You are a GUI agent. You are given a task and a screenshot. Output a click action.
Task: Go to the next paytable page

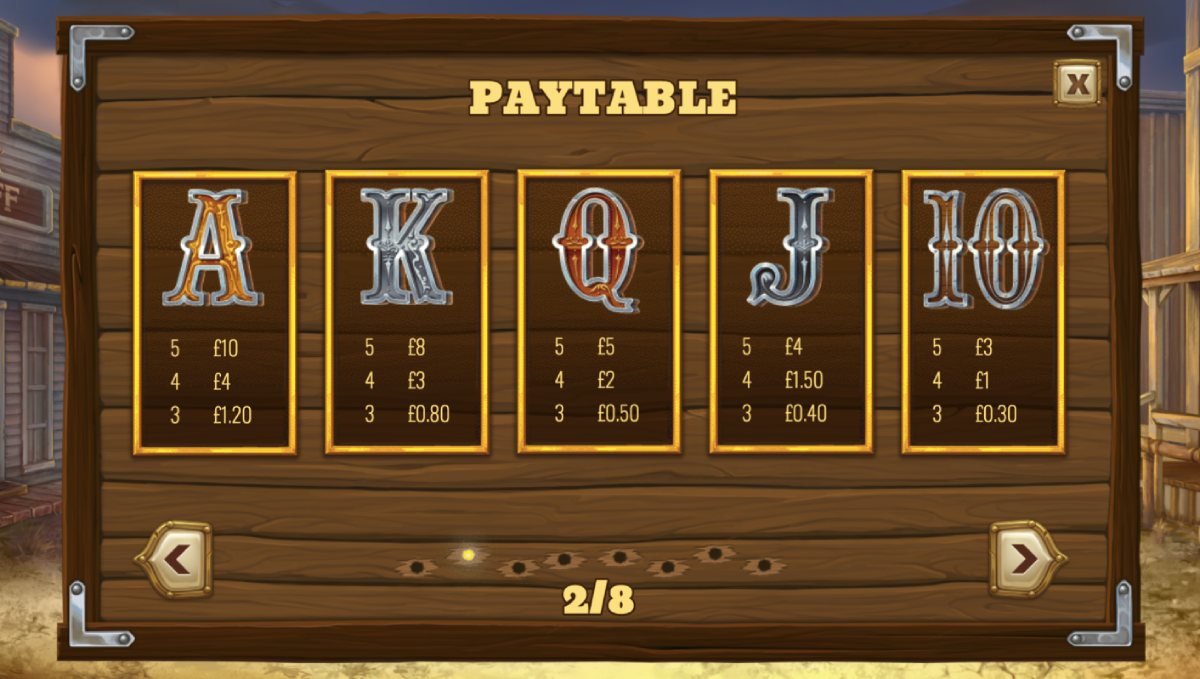coord(1026,559)
